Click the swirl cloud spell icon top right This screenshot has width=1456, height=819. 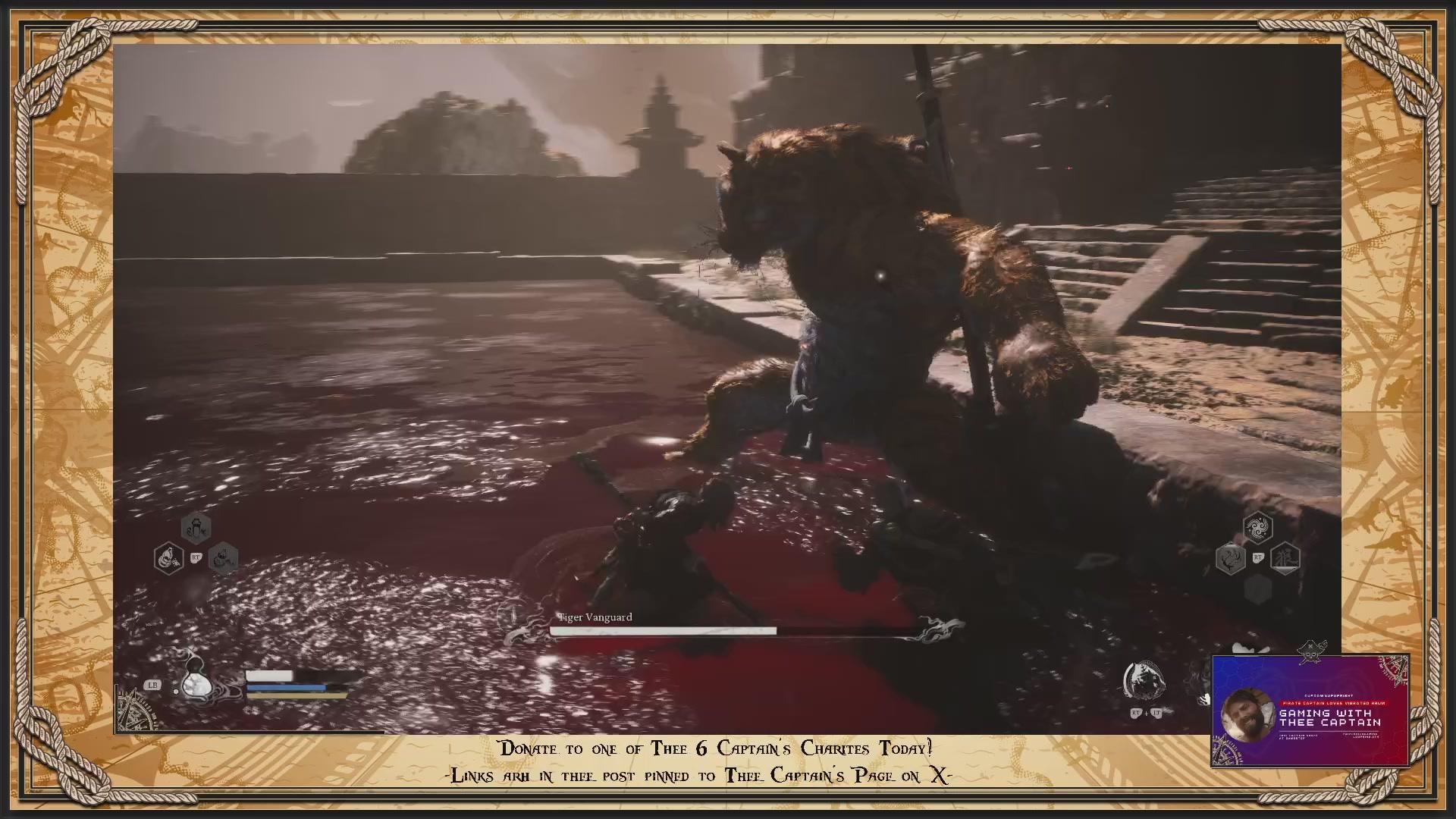pos(1259,526)
